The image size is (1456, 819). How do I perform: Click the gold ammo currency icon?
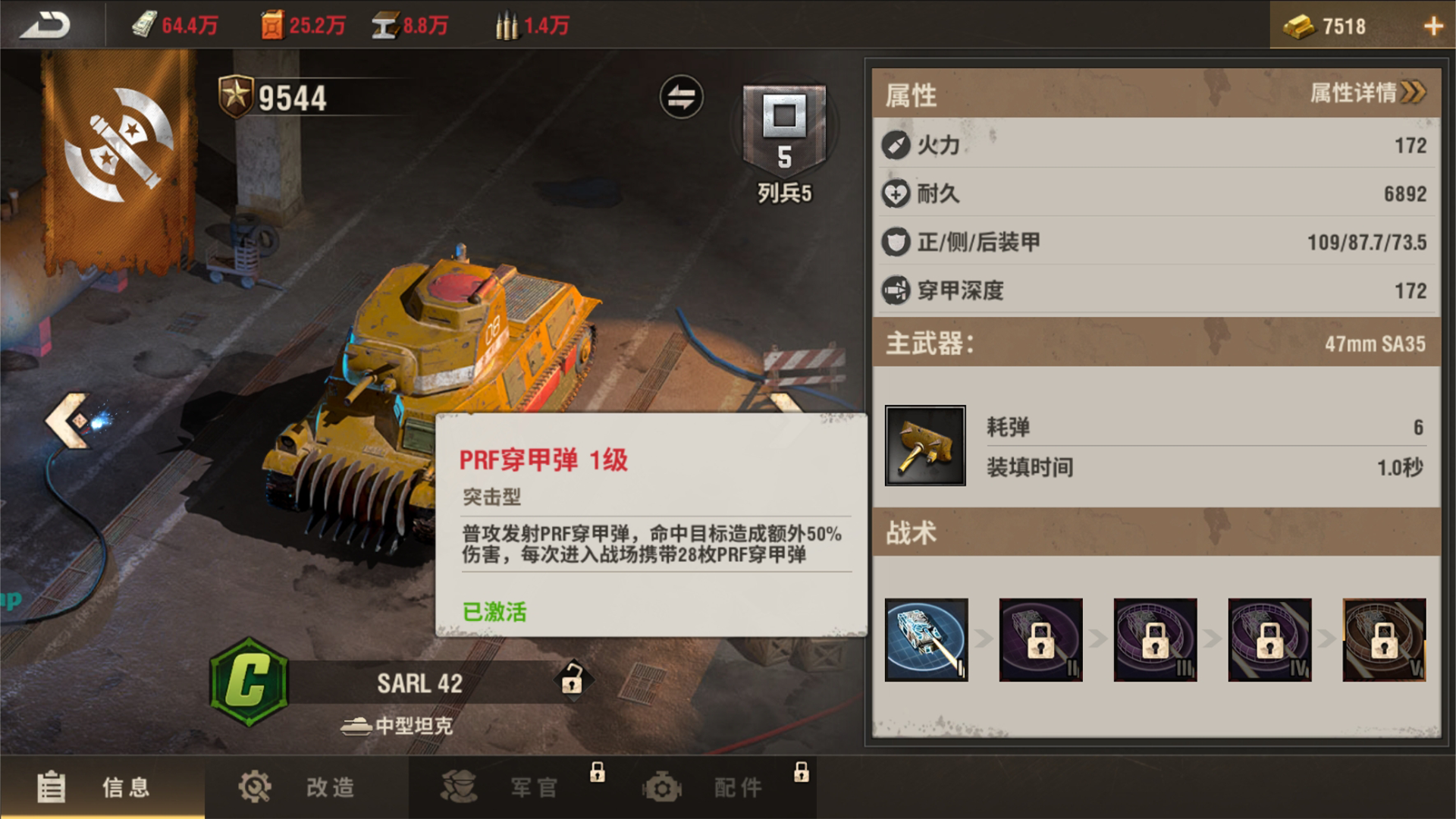click(x=507, y=25)
